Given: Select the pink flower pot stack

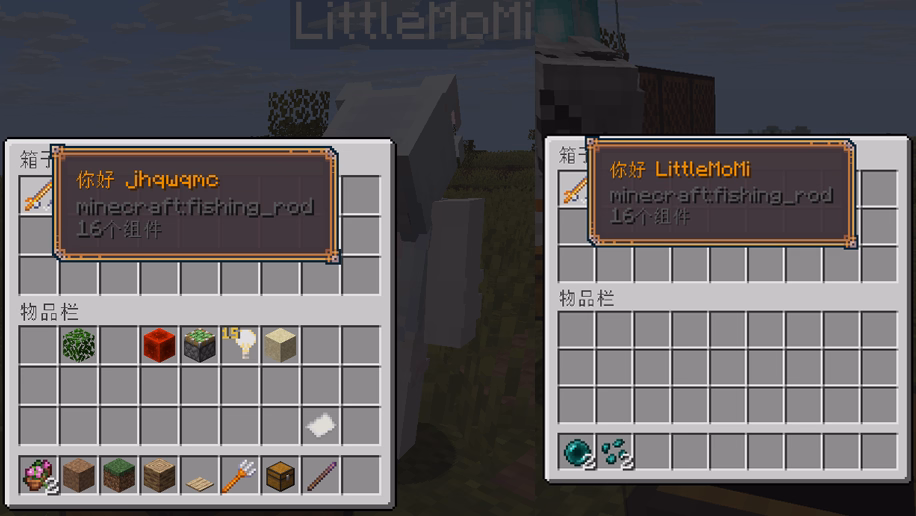Looking at the screenshot, I should [38, 475].
